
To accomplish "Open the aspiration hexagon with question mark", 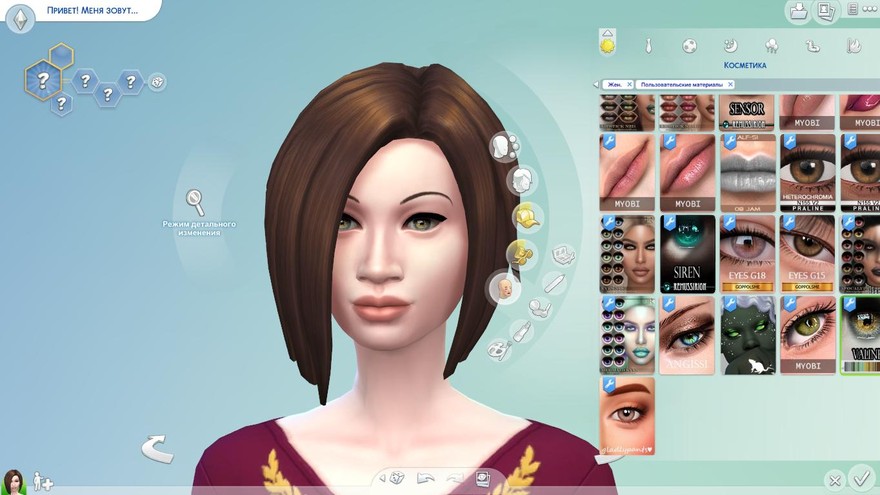I will click(x=42, y=74).
